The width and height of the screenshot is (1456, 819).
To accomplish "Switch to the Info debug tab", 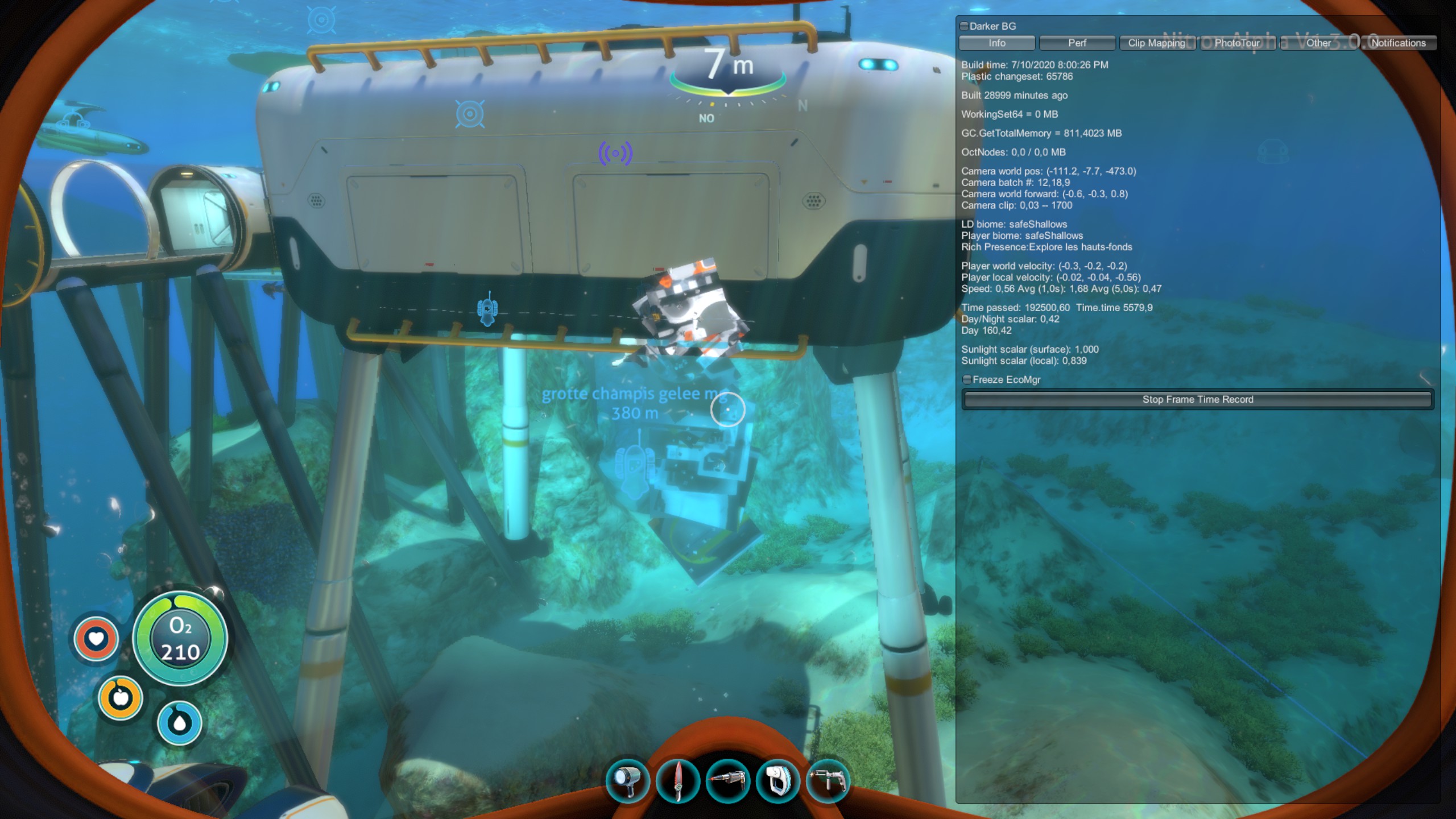I will 996,43.
